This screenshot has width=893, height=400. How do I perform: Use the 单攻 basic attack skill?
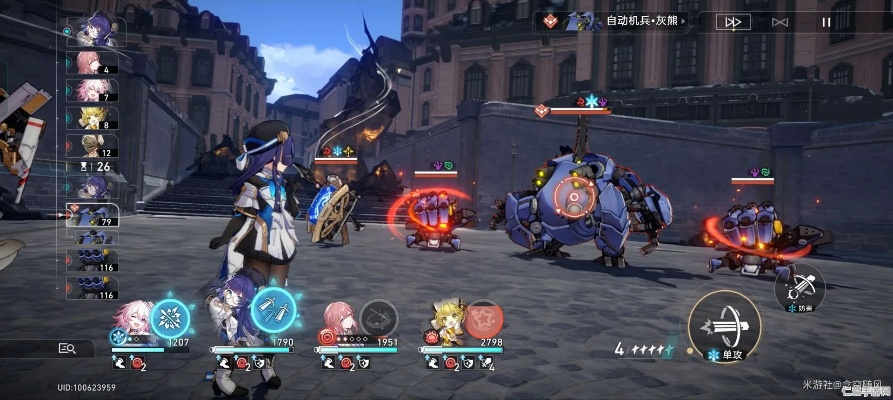[x=724, y=326]
